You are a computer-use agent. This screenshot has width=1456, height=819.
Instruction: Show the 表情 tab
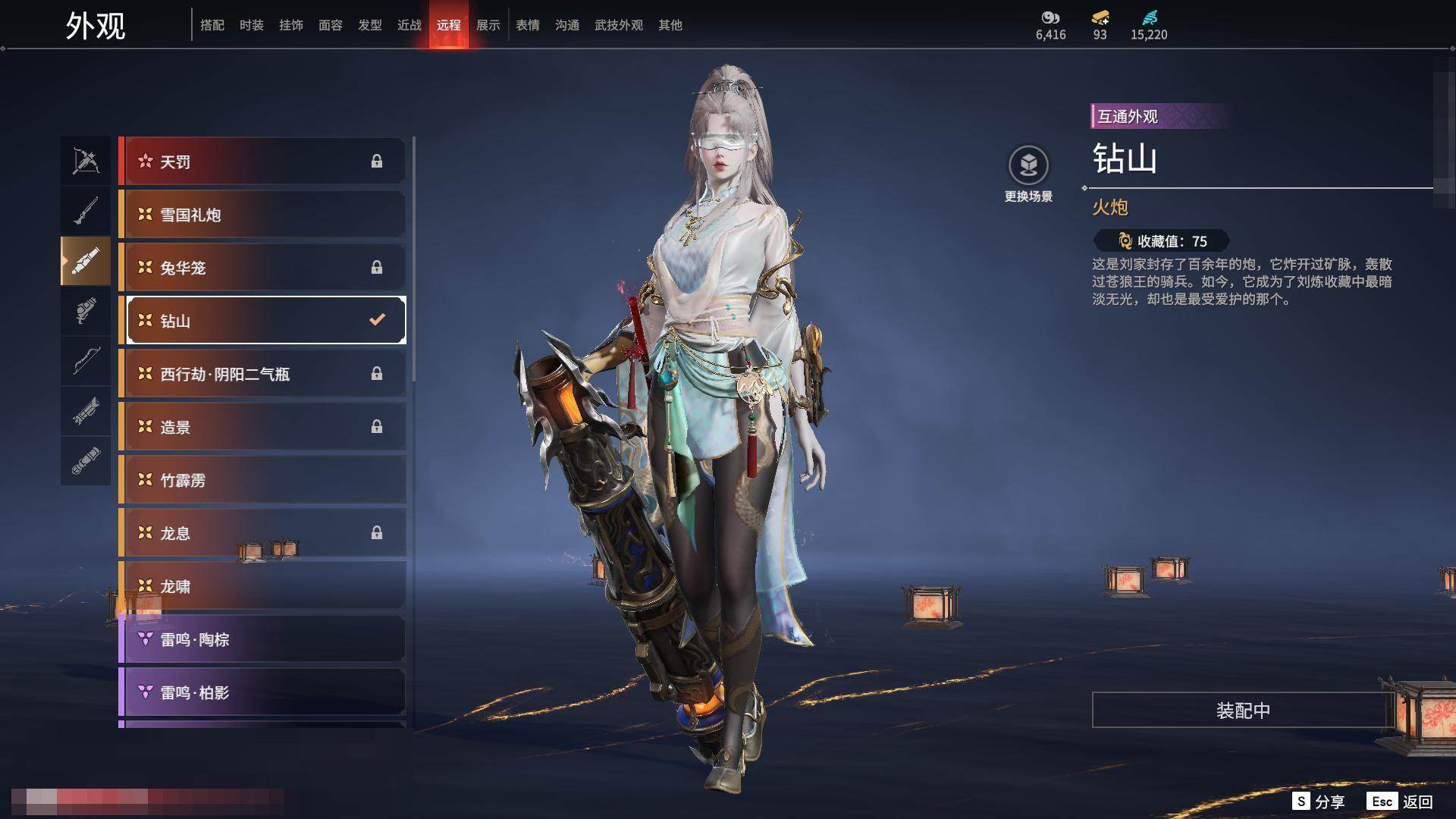tap(527, 25)
